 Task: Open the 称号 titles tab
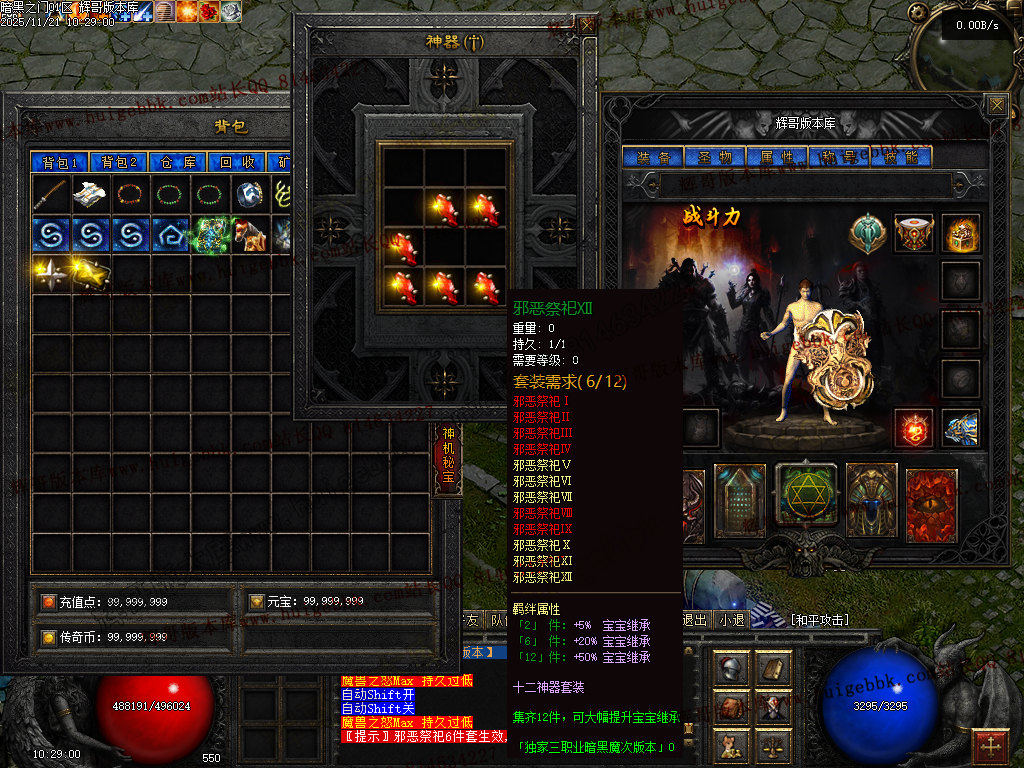coord(838,157)
